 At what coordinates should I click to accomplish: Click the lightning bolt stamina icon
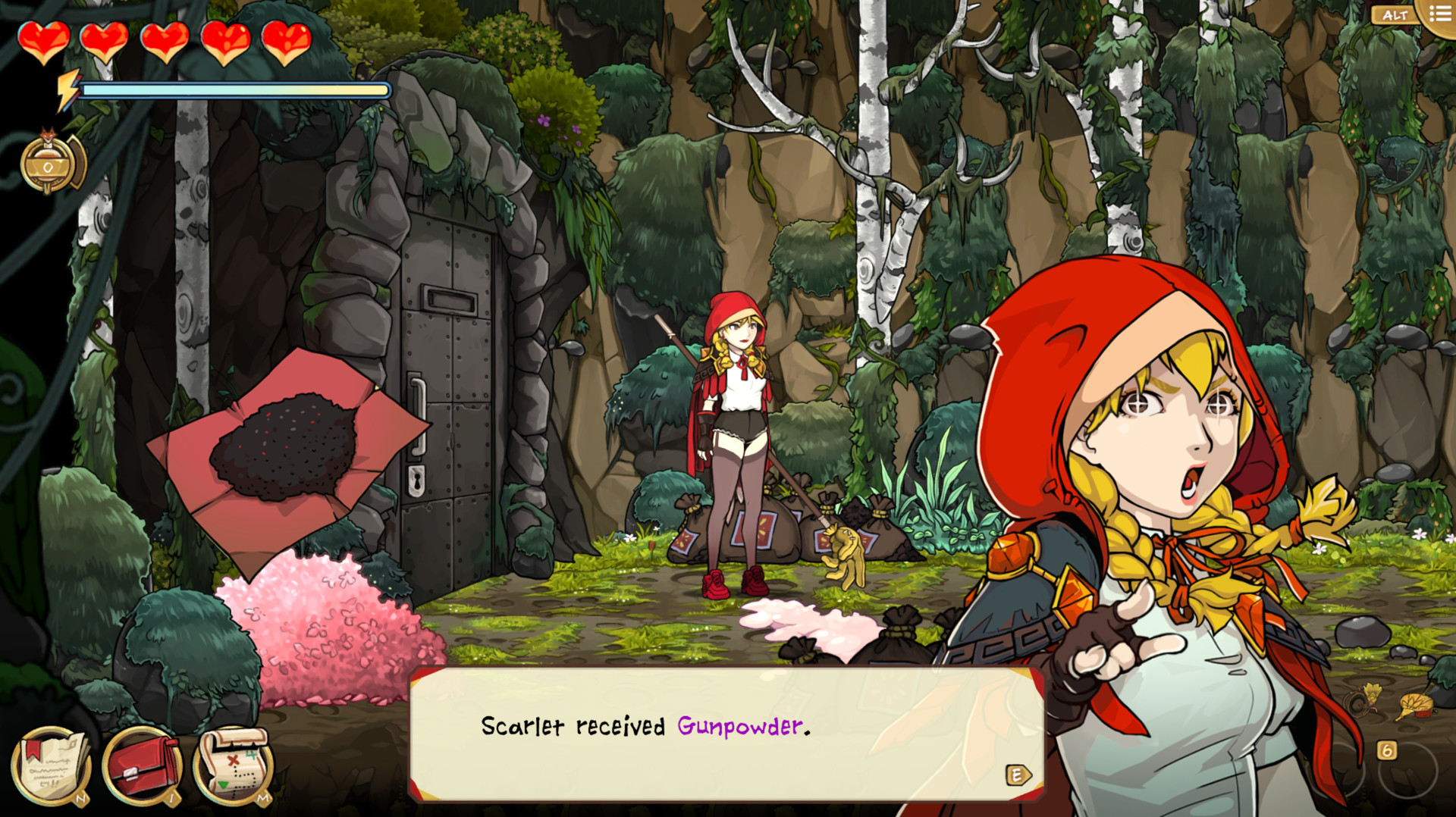pos(67,89)
